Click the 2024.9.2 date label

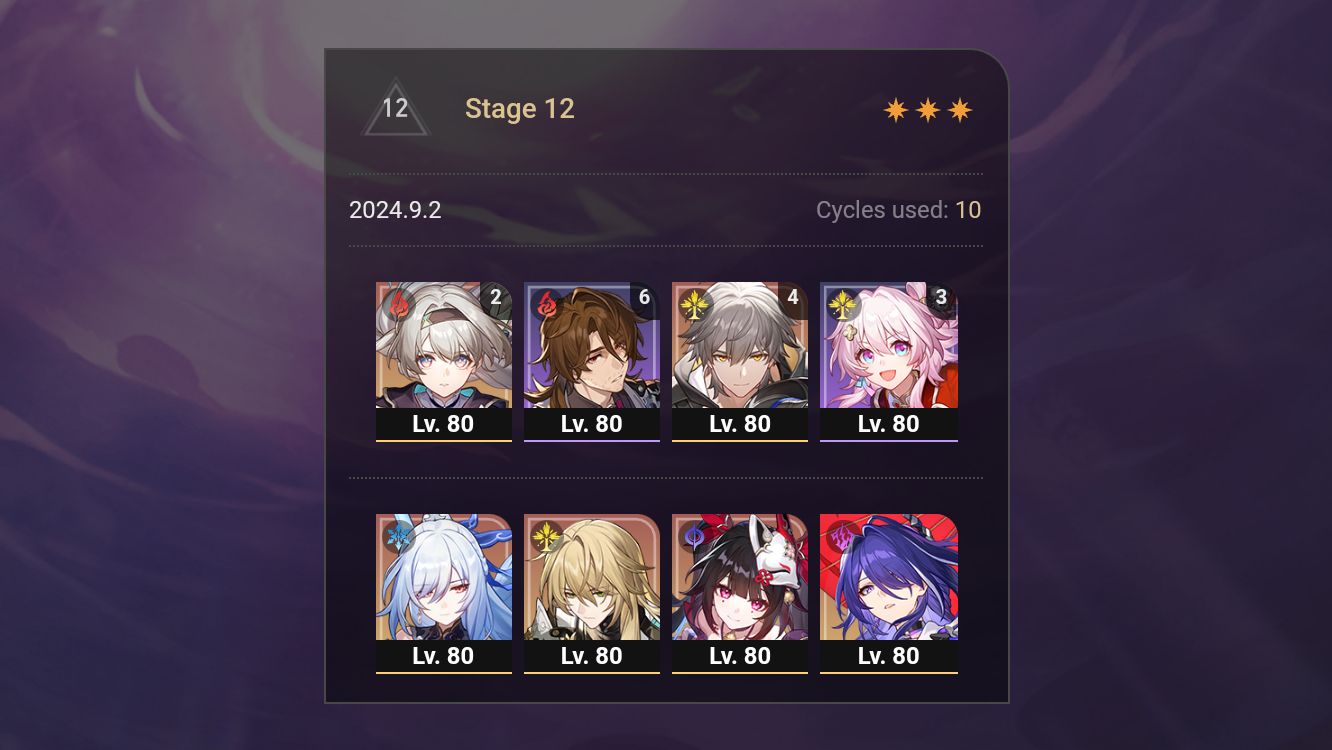click(396, 210)
